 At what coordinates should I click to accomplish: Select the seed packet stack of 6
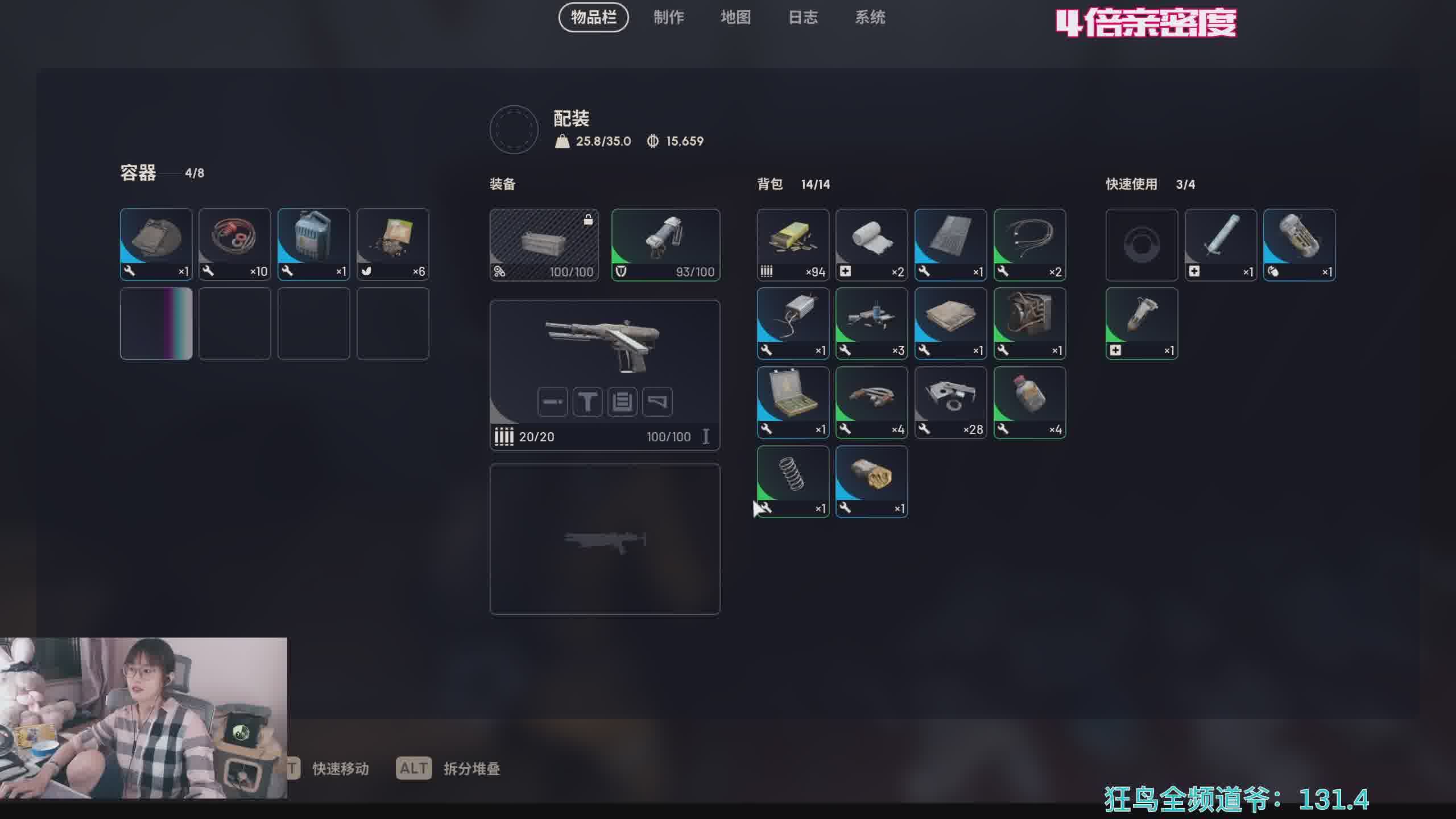tap(392, 245)
